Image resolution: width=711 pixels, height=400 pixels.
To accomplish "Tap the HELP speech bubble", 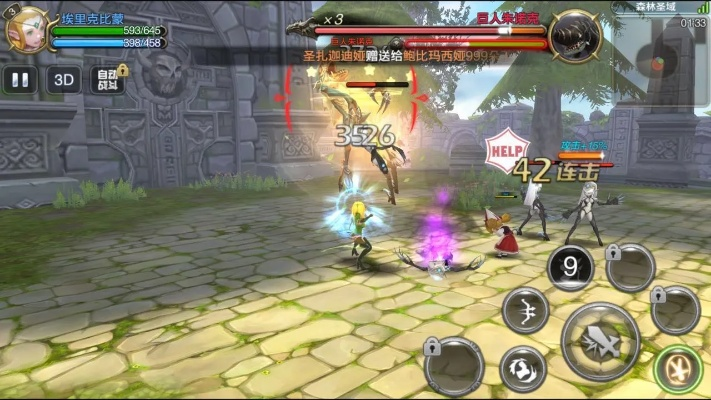I will point(505,150).
